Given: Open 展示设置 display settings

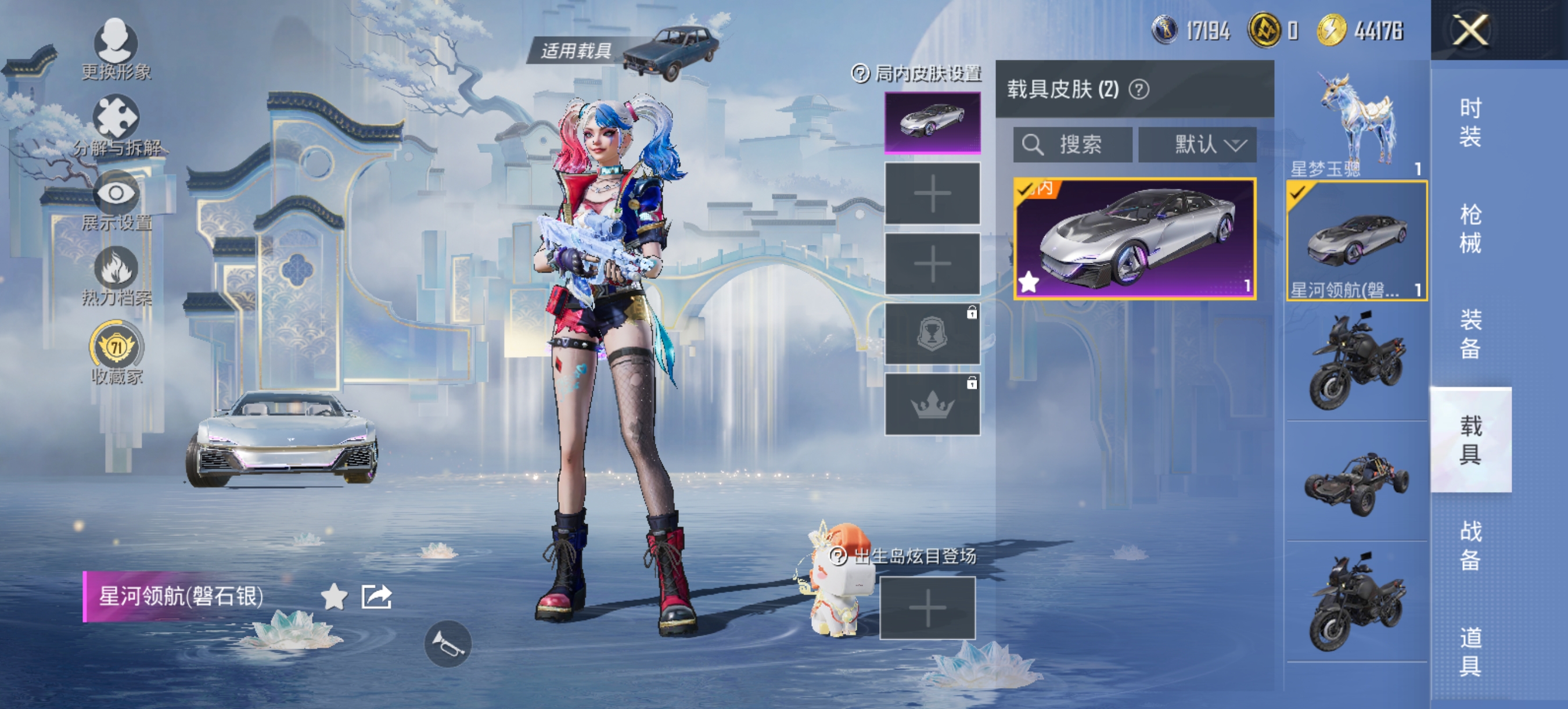Looking at the screenshot, I should [x=116, y=201].
